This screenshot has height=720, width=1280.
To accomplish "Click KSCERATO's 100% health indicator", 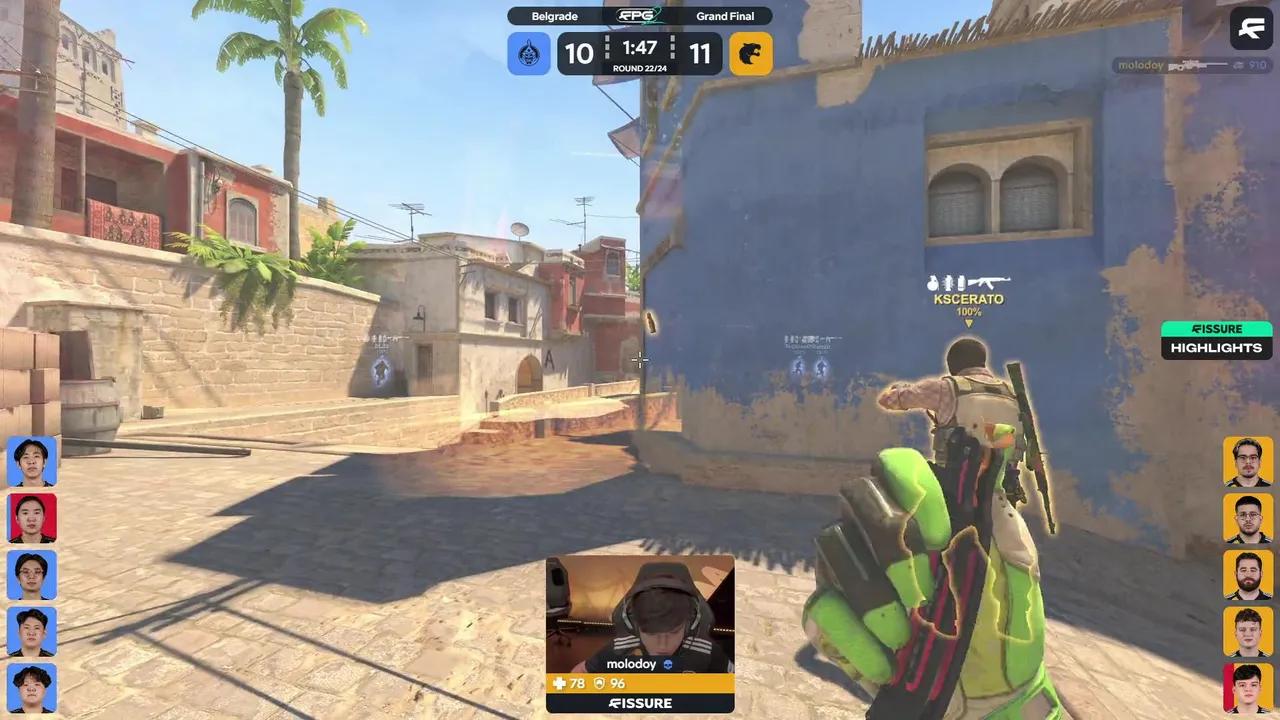I will point(968,312).
